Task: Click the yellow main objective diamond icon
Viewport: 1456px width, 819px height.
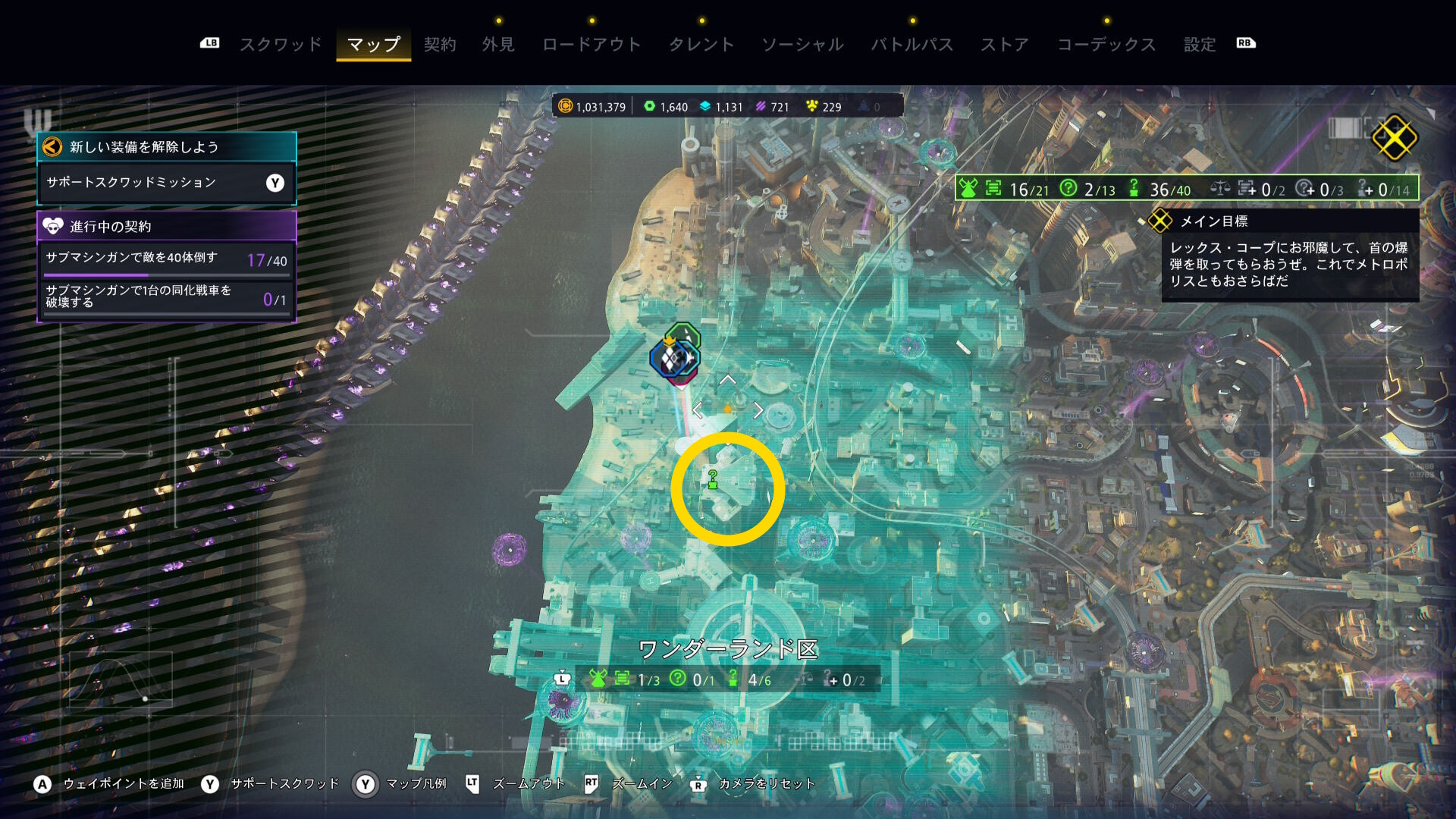Action: 1394,138
